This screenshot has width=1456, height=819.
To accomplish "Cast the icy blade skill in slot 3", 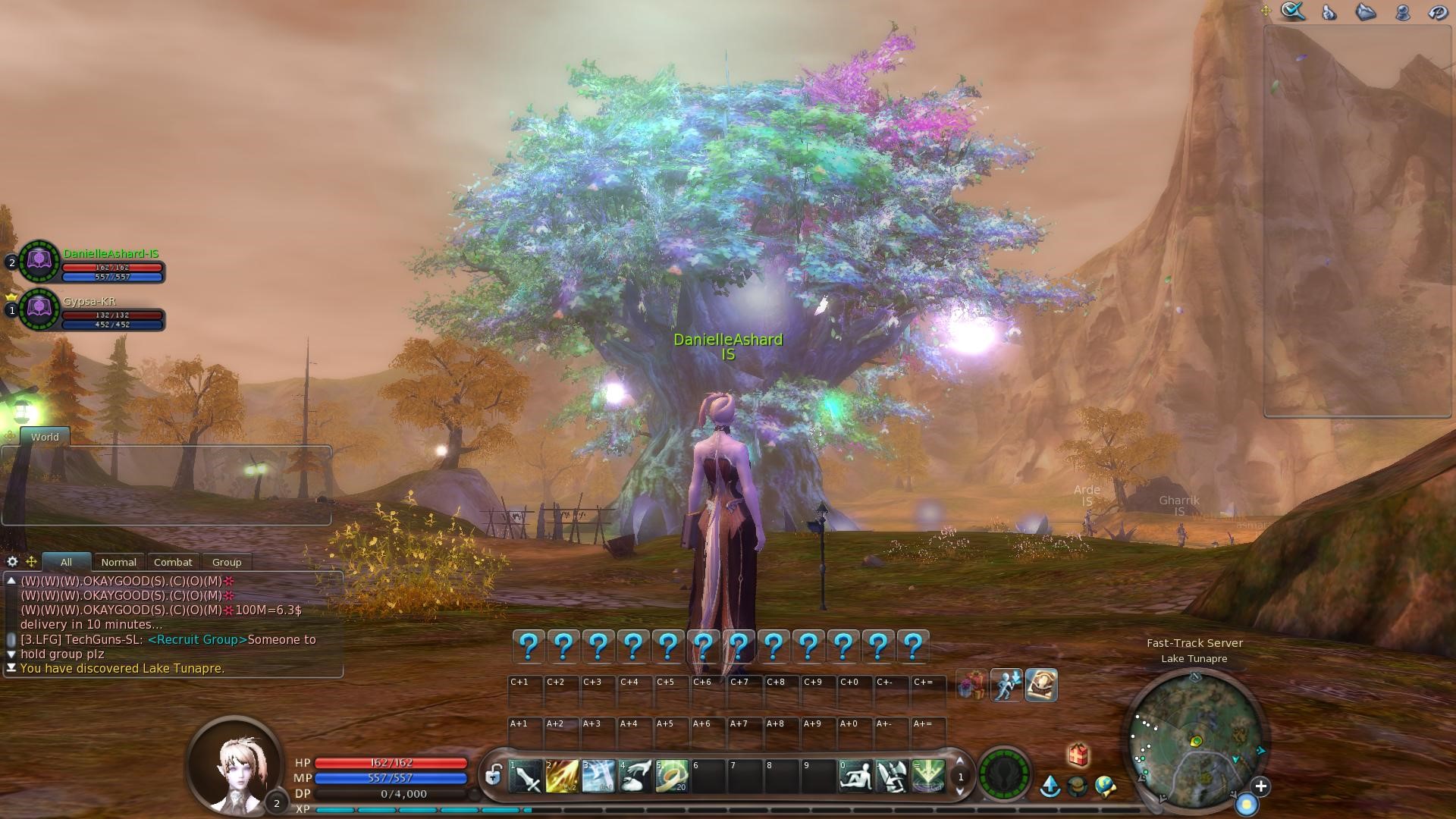I will 598,777.
